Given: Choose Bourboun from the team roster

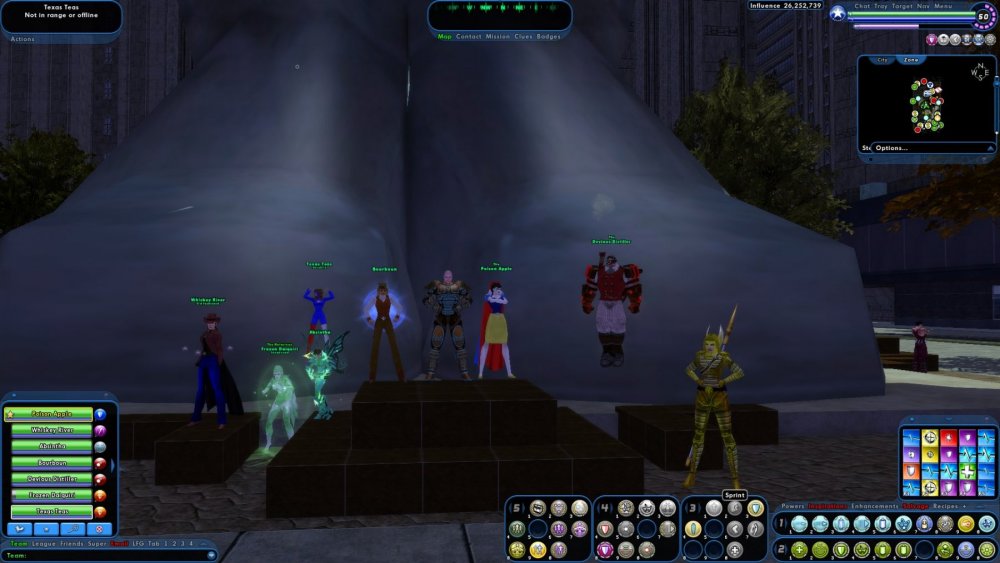Looking at the screenshot, I should point(53,463).
